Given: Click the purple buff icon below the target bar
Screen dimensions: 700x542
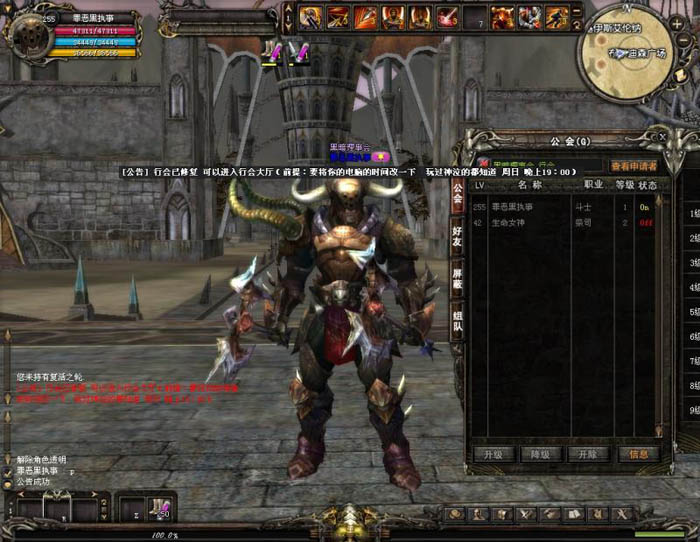Looking at the screenshot, I should (270, 51).
